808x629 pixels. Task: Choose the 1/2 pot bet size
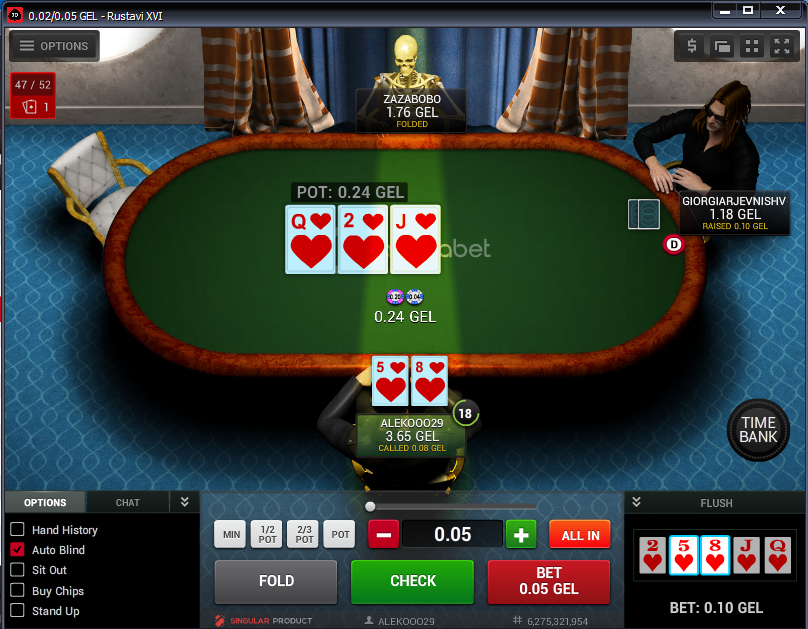[268, 535]
